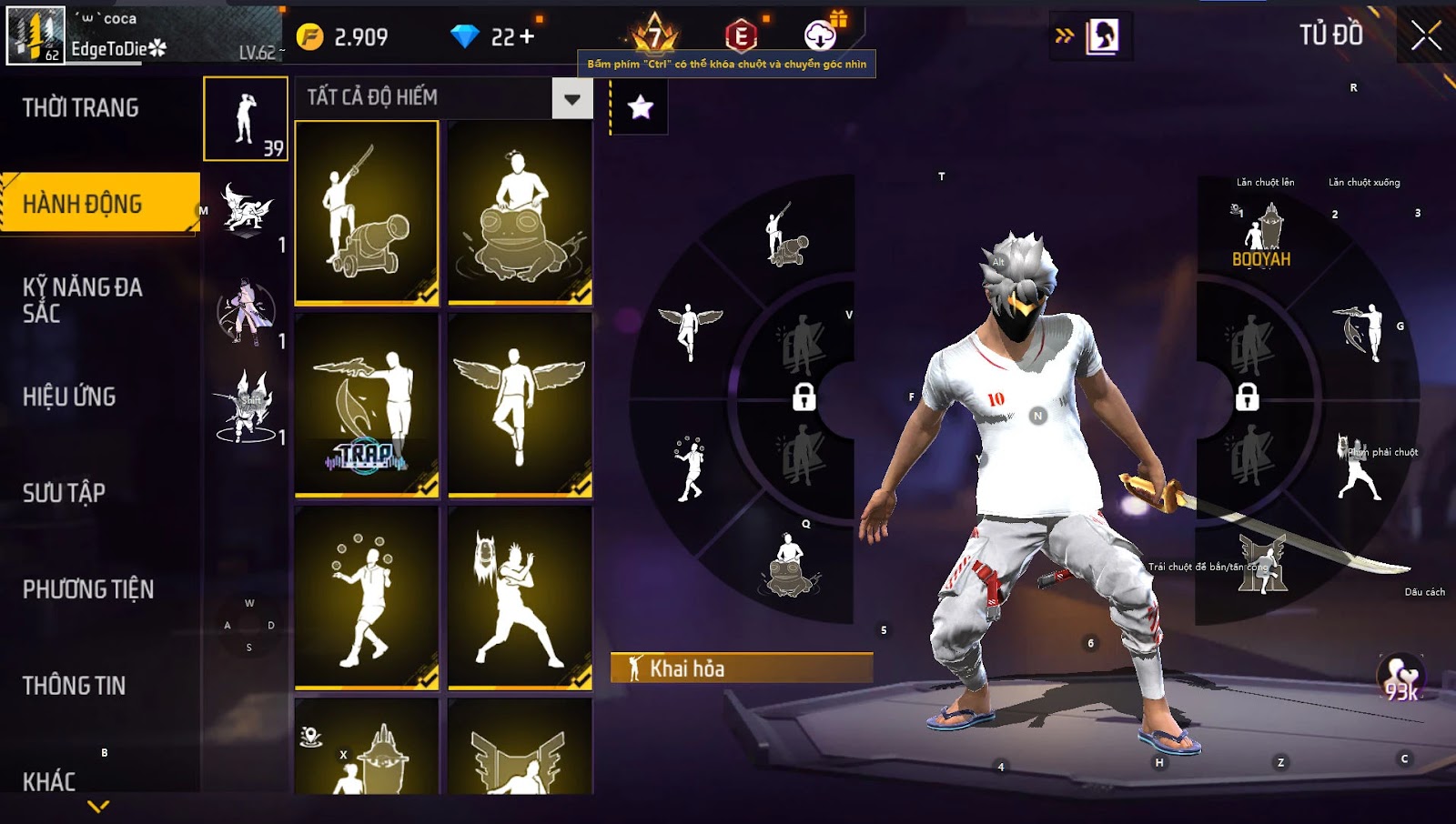Switch to Kỹ Năng Đa Sắc

click(x=82, y=300)
